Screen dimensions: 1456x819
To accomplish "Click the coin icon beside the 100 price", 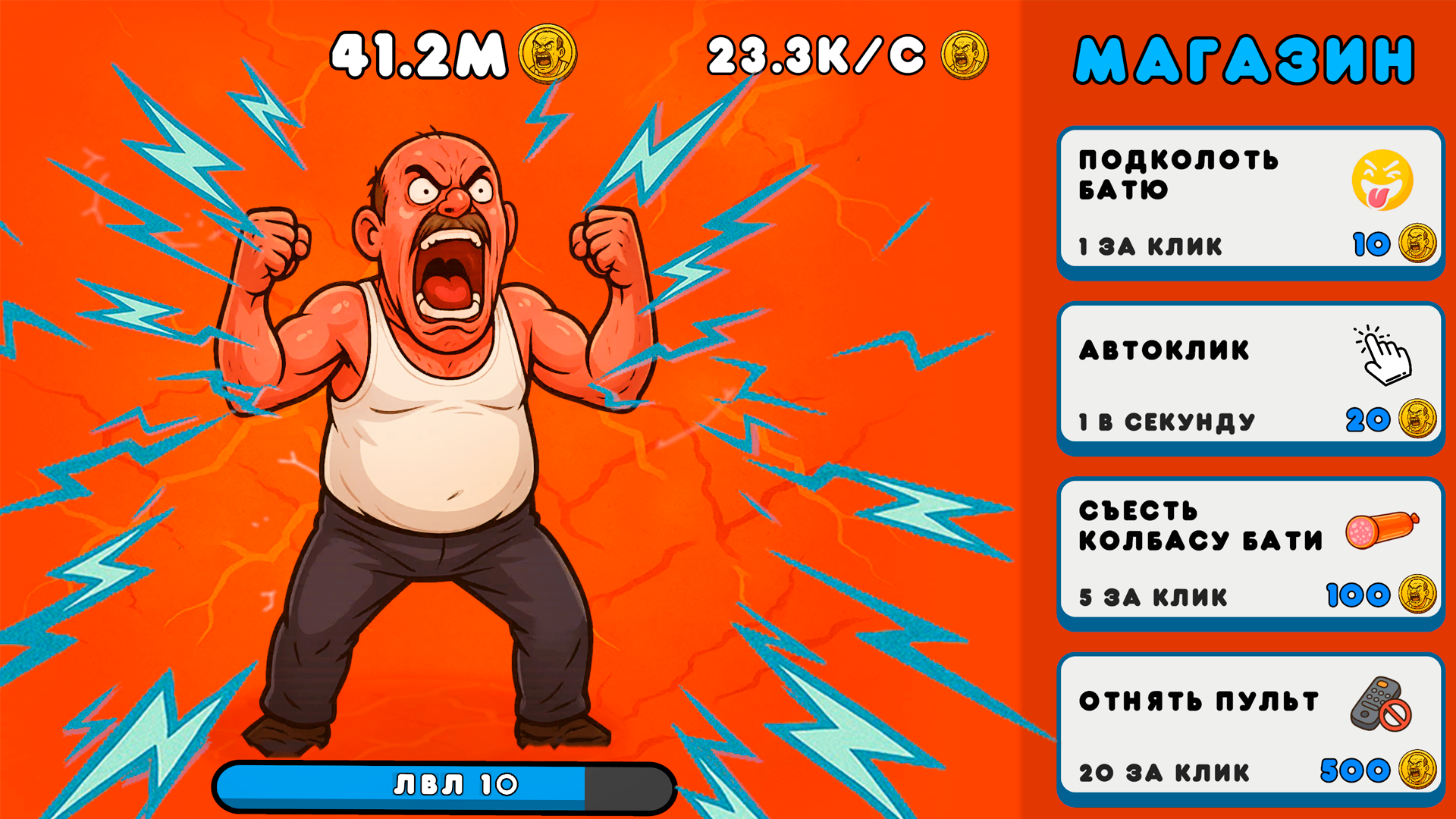I will click(1421, 595).
